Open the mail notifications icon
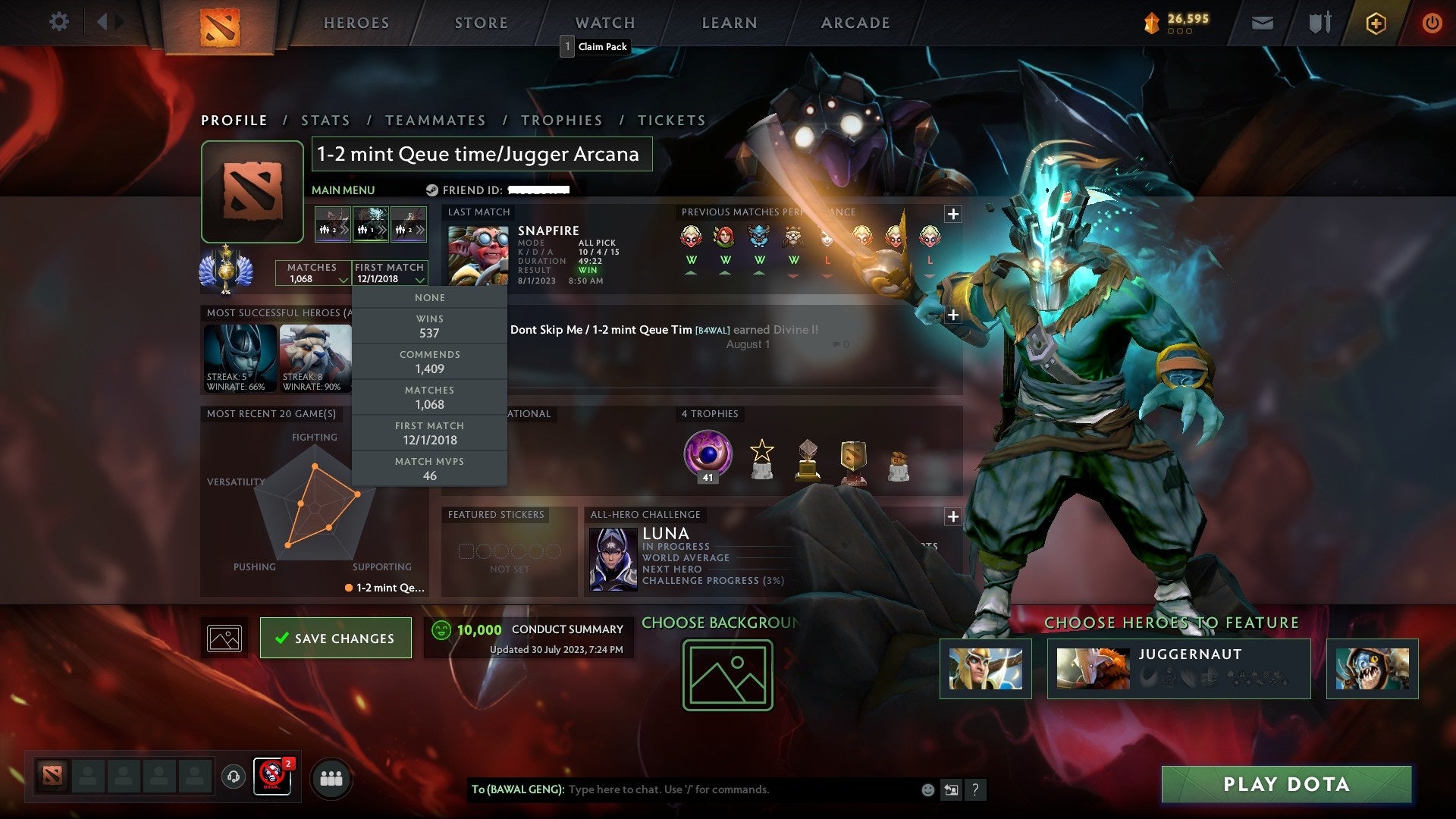Viewport: 1456px width, 819px height. [1263, 23]
